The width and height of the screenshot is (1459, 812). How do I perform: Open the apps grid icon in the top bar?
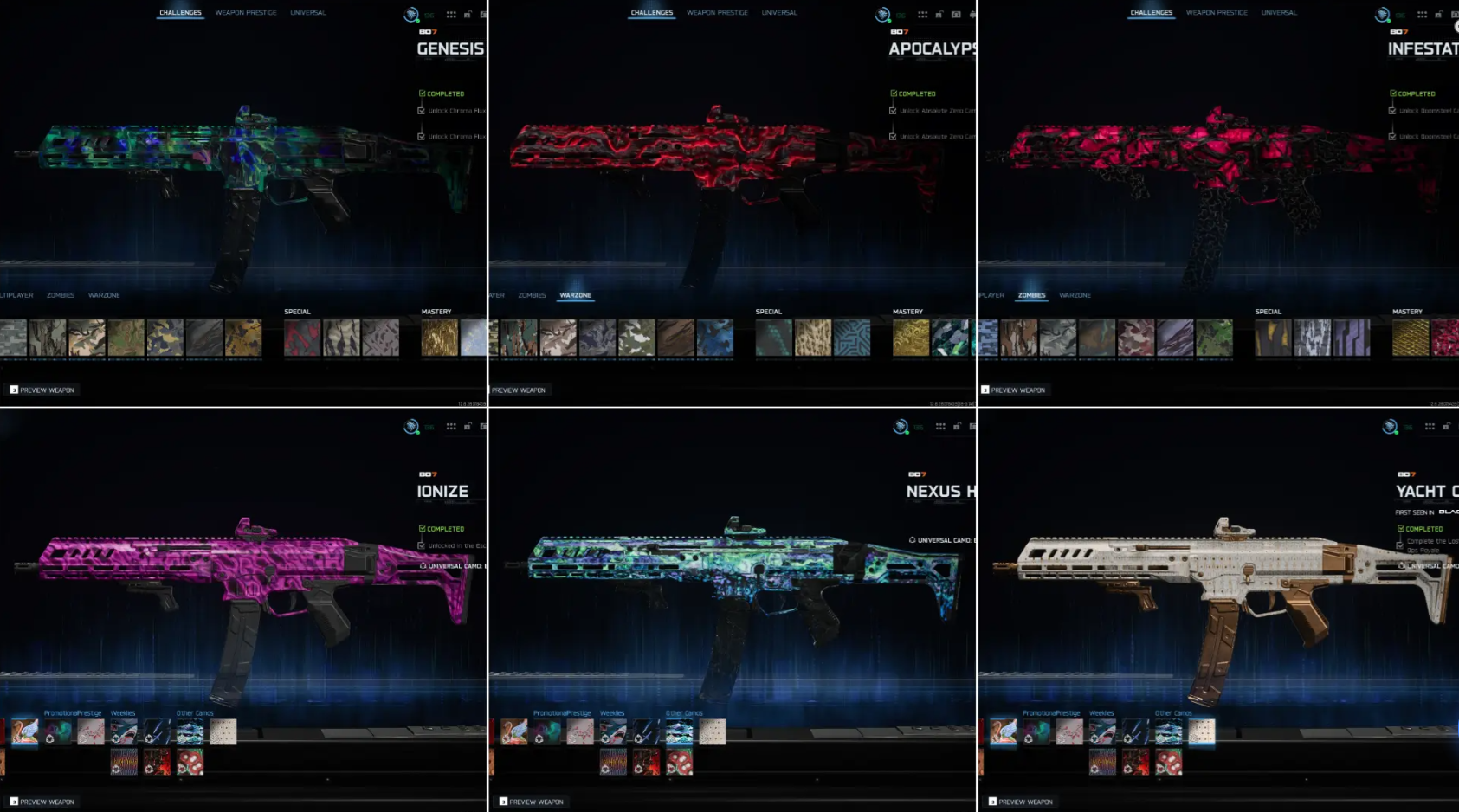pos(451,15)
